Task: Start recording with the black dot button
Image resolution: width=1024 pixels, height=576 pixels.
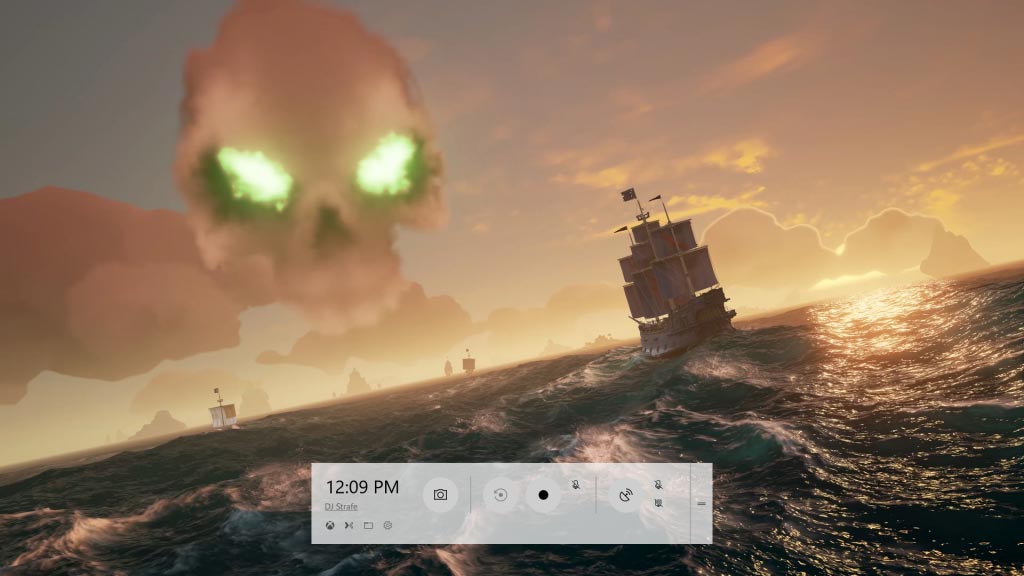Action: [x=543, y=494]
